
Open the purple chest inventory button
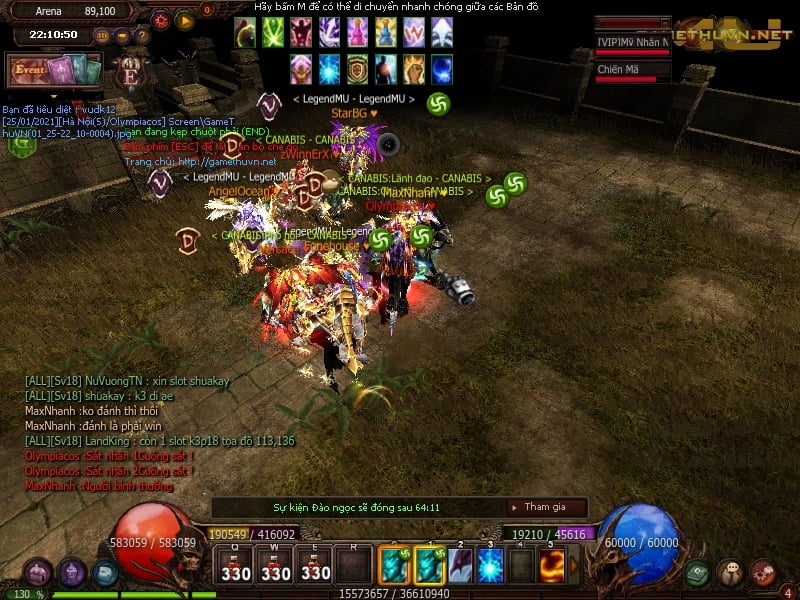pyautogui.click(x=38, y=573)
